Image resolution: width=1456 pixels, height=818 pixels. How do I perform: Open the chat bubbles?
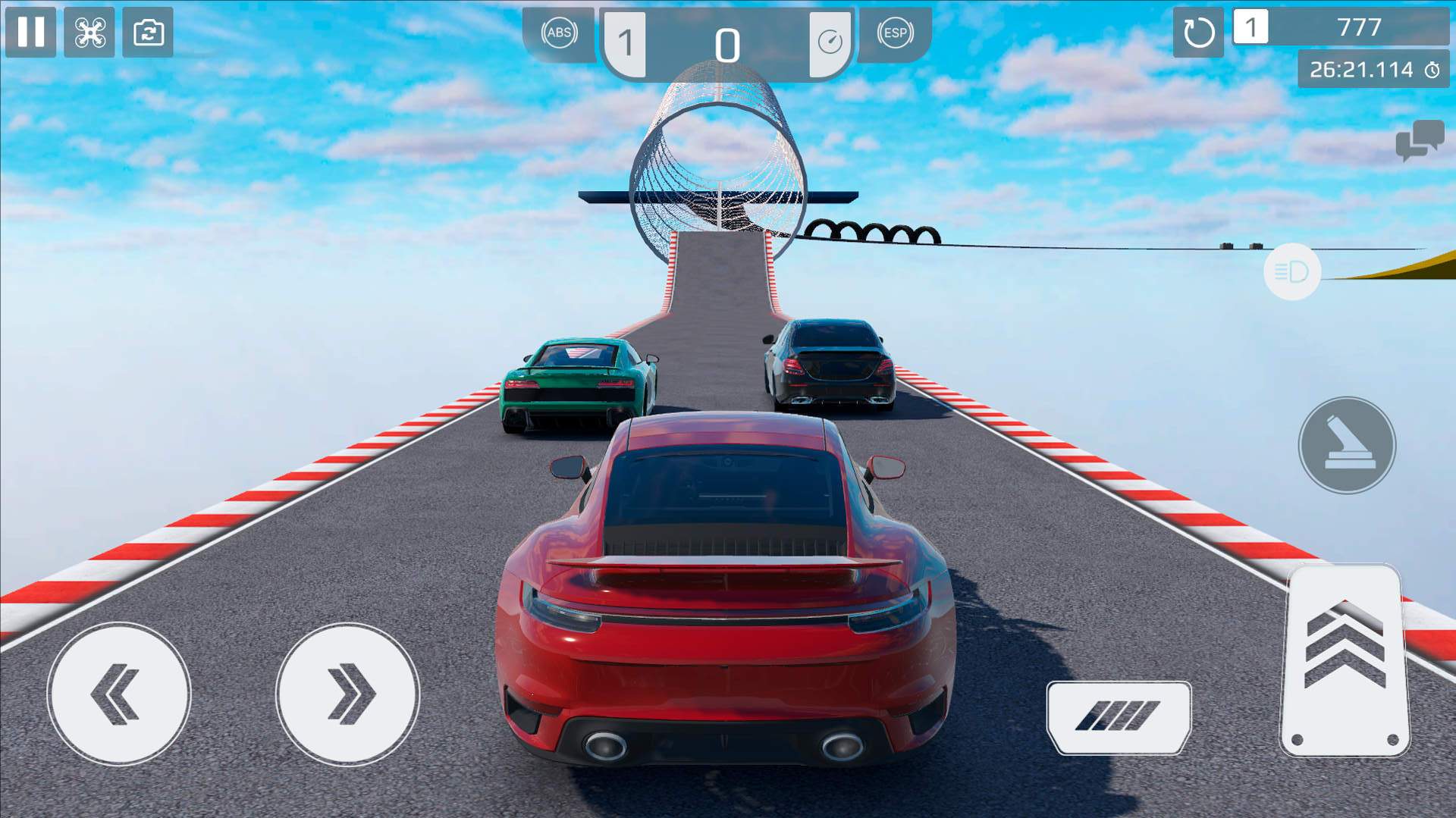1419,140
